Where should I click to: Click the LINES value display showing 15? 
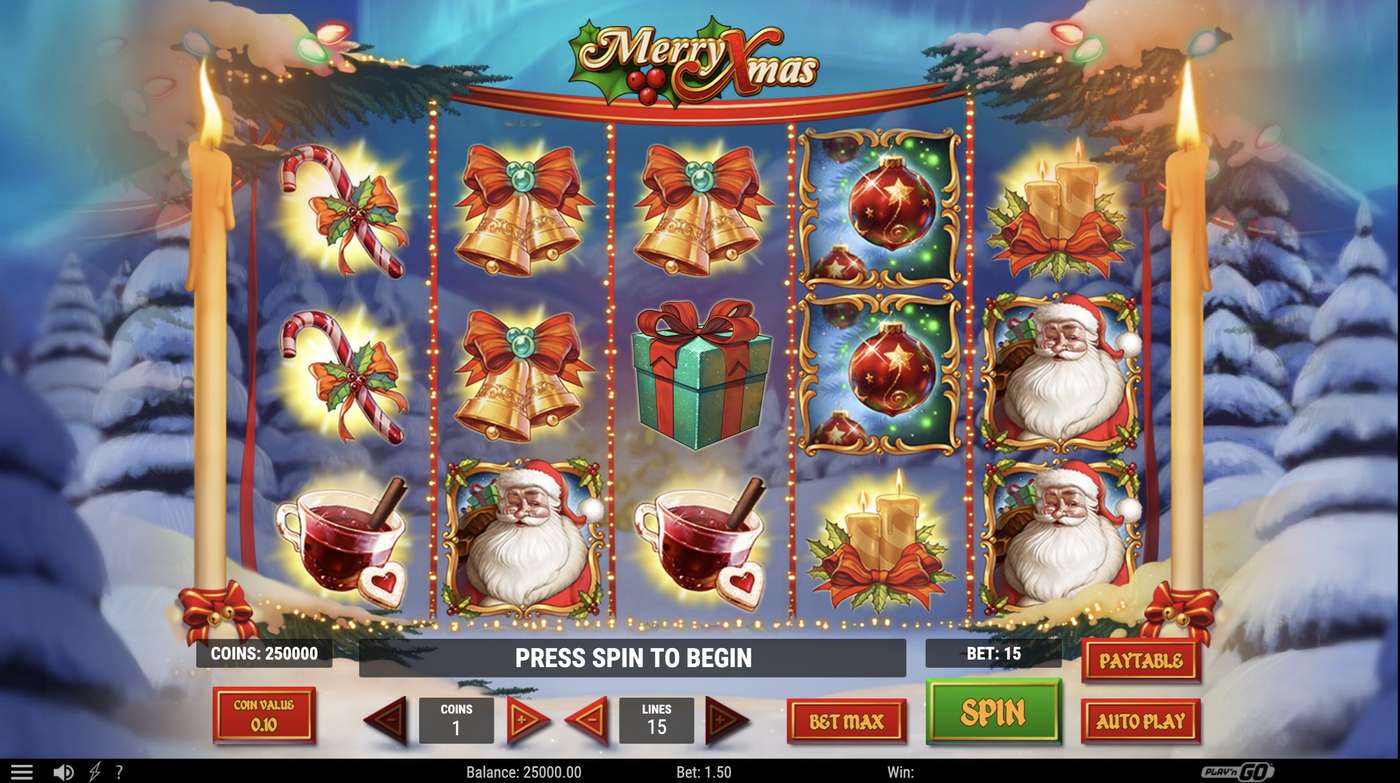point(657,720)
